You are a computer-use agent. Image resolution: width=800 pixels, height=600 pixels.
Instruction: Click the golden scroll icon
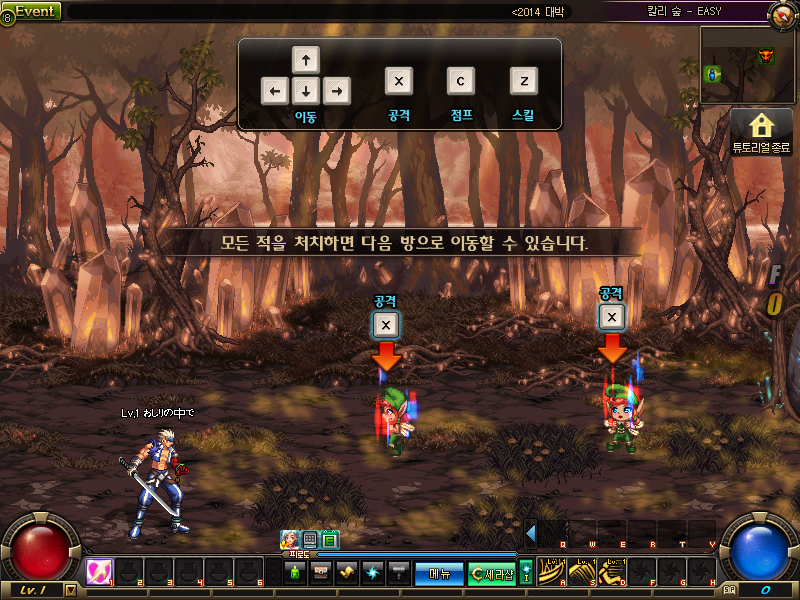tap(347, 573)
